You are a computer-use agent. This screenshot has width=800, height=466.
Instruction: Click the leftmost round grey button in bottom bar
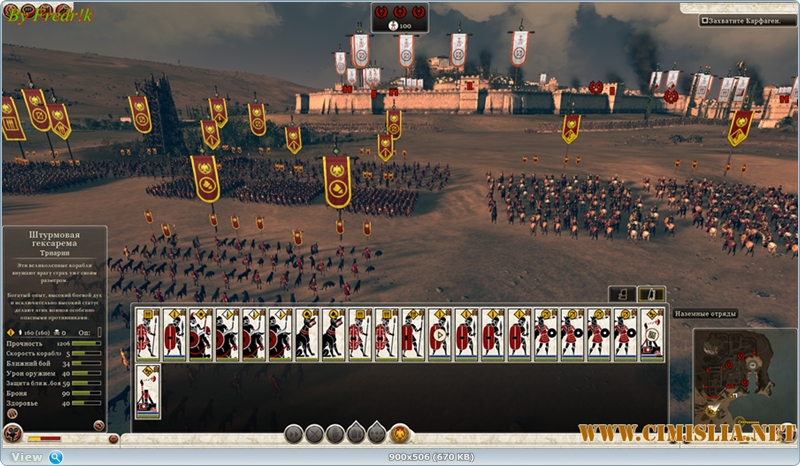[294, 433]
